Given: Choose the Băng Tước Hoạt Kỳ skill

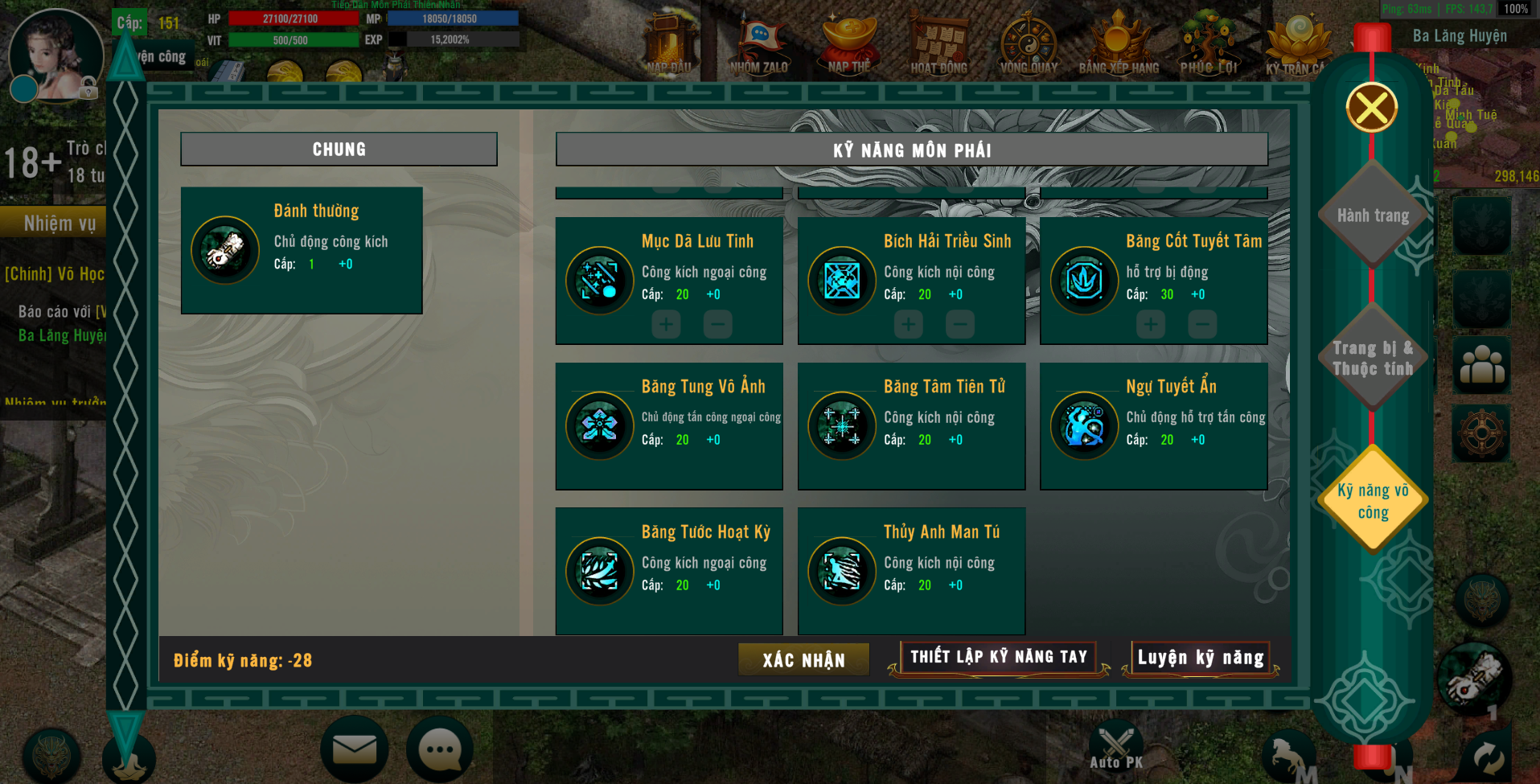Looking at the screenshot, I should click(600, 571).
